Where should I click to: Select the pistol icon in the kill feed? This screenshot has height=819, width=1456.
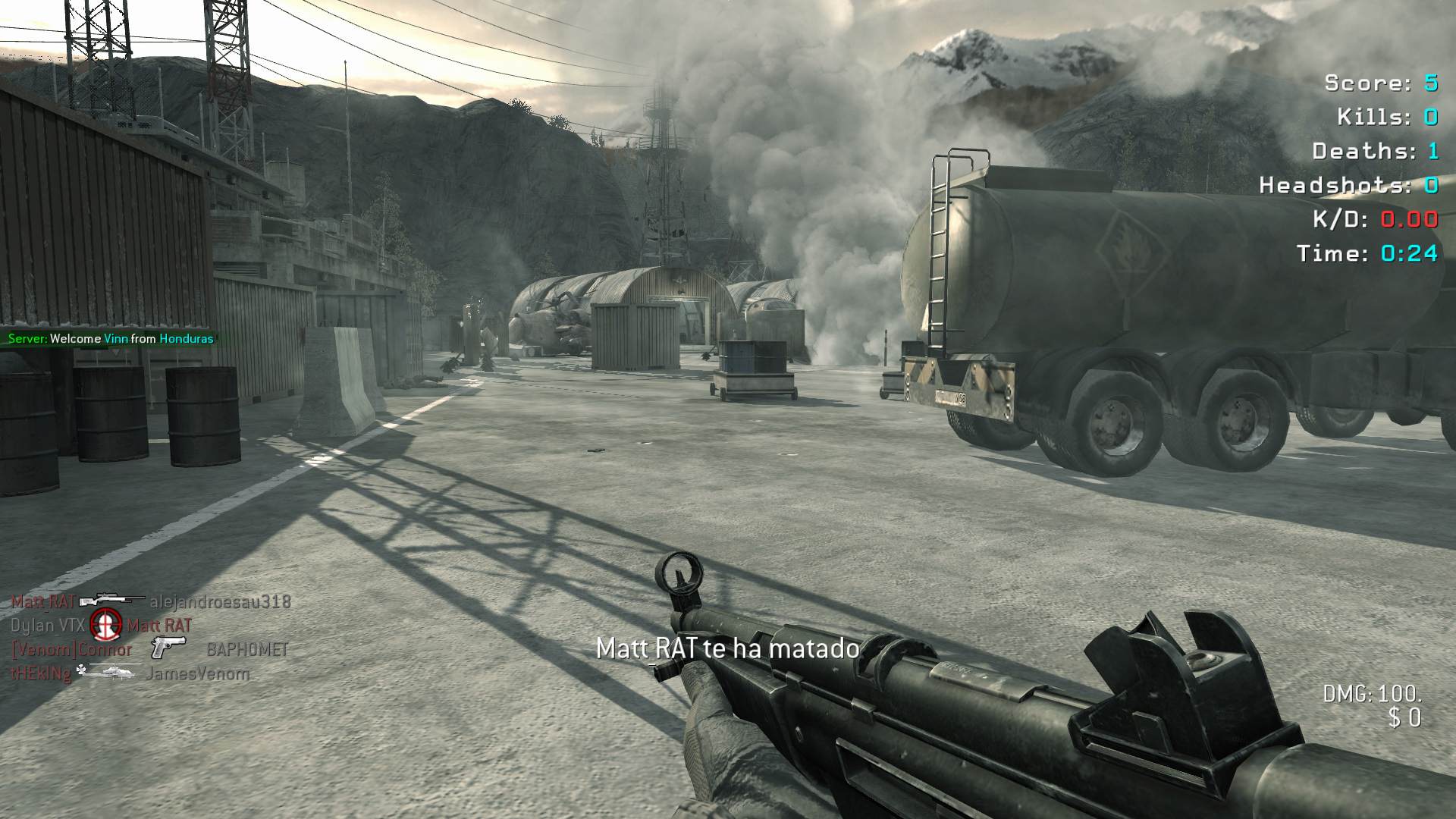tap(168, 648)
